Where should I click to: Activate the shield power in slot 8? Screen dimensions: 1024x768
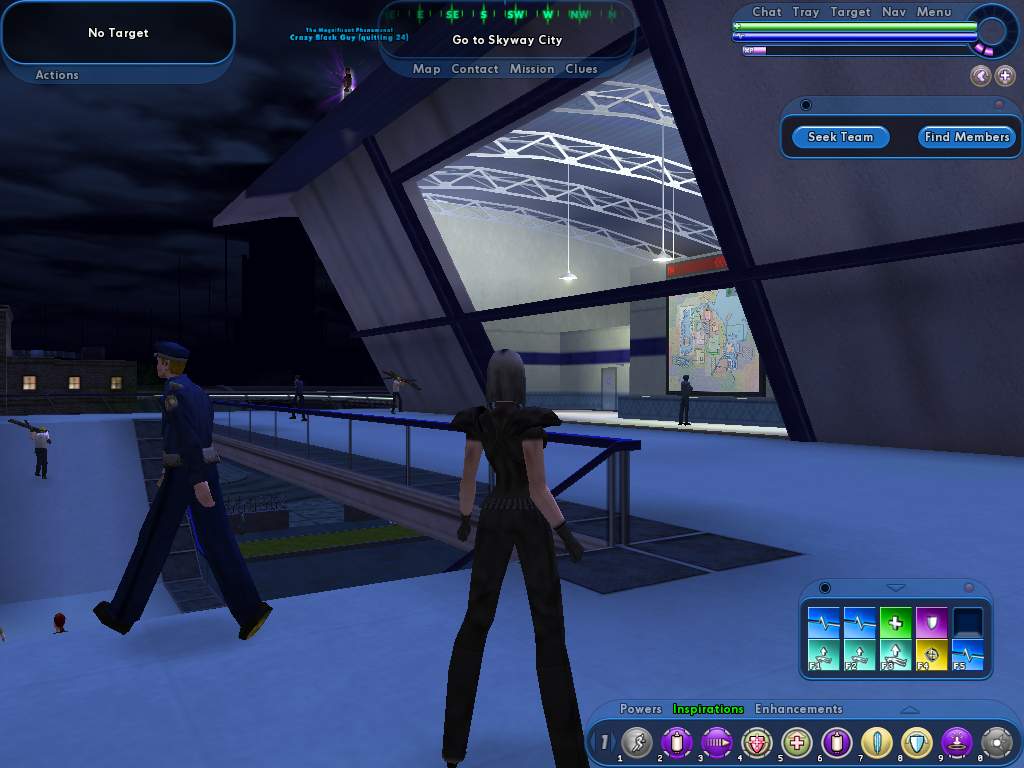tap(915, 743)
